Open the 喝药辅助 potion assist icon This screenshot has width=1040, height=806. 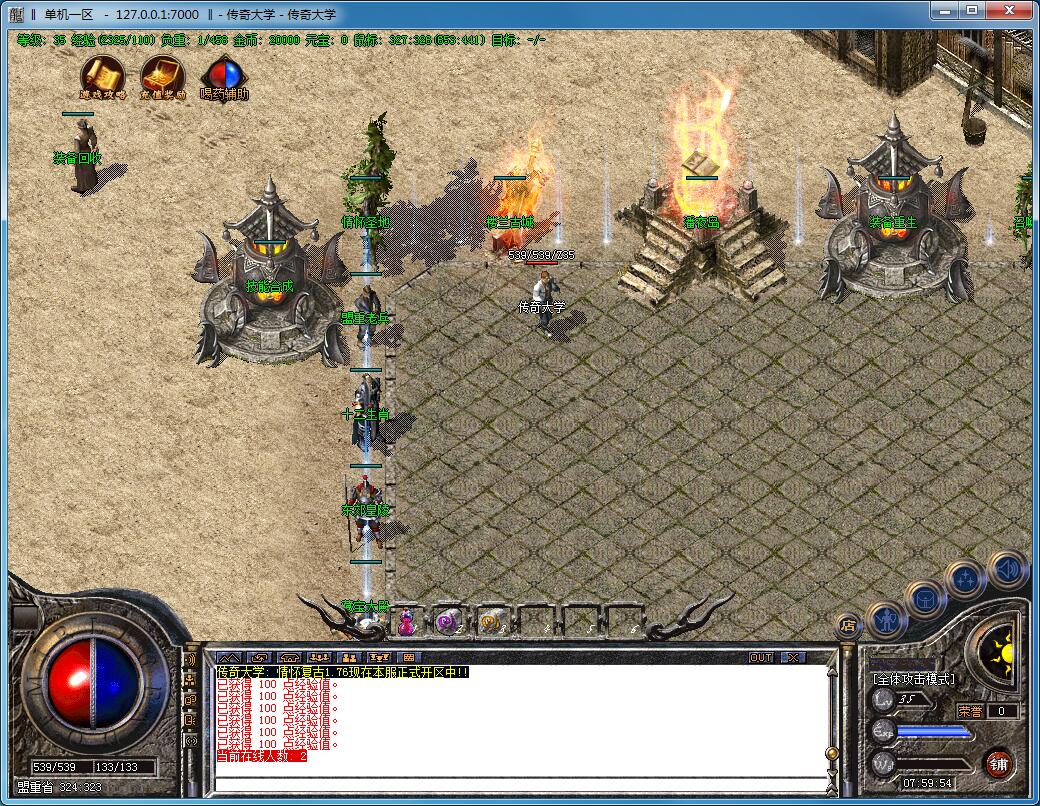click(224, 75)
